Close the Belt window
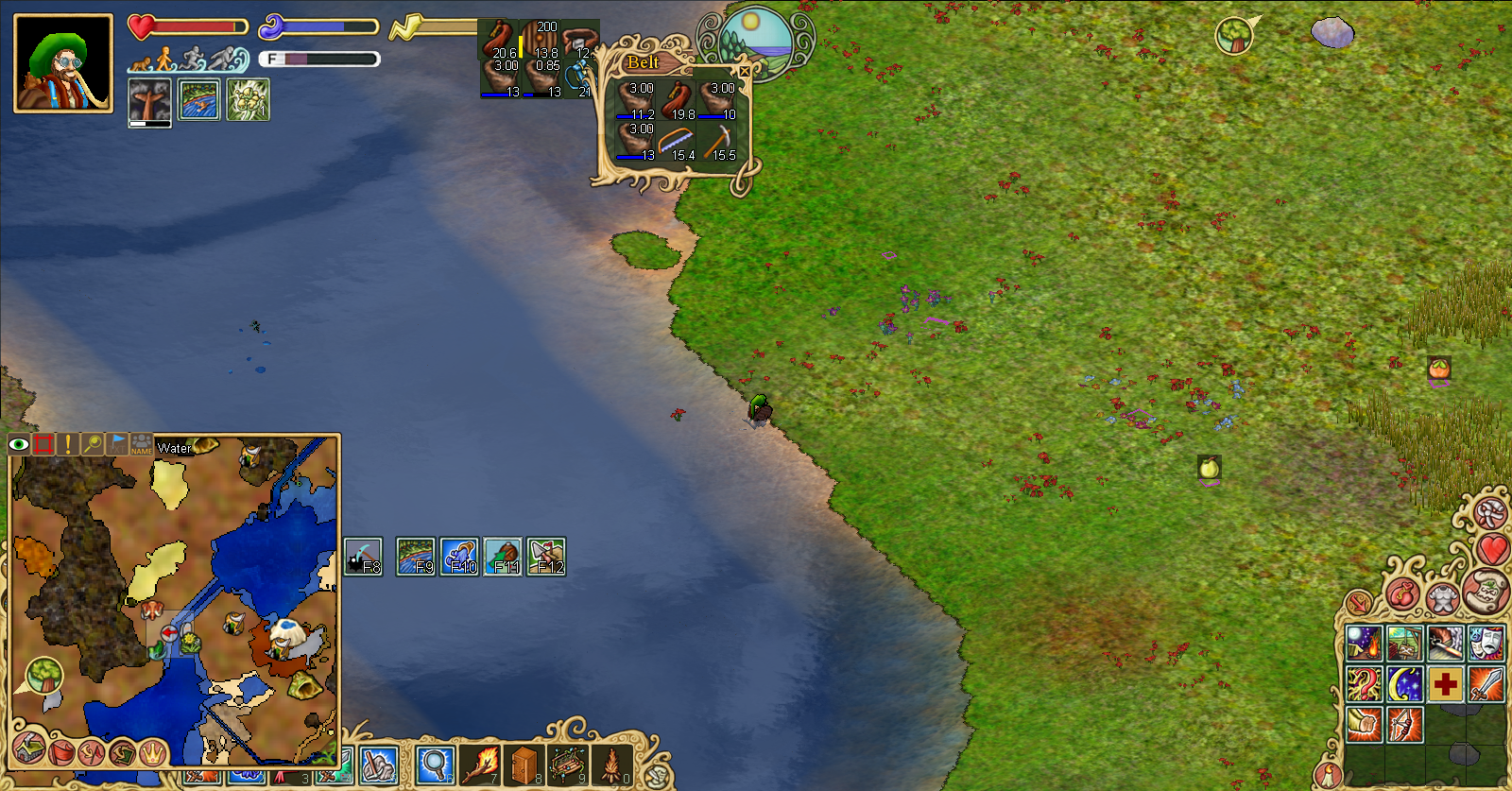This screenshot has width=1512, height=791. (x=746, y=70)
